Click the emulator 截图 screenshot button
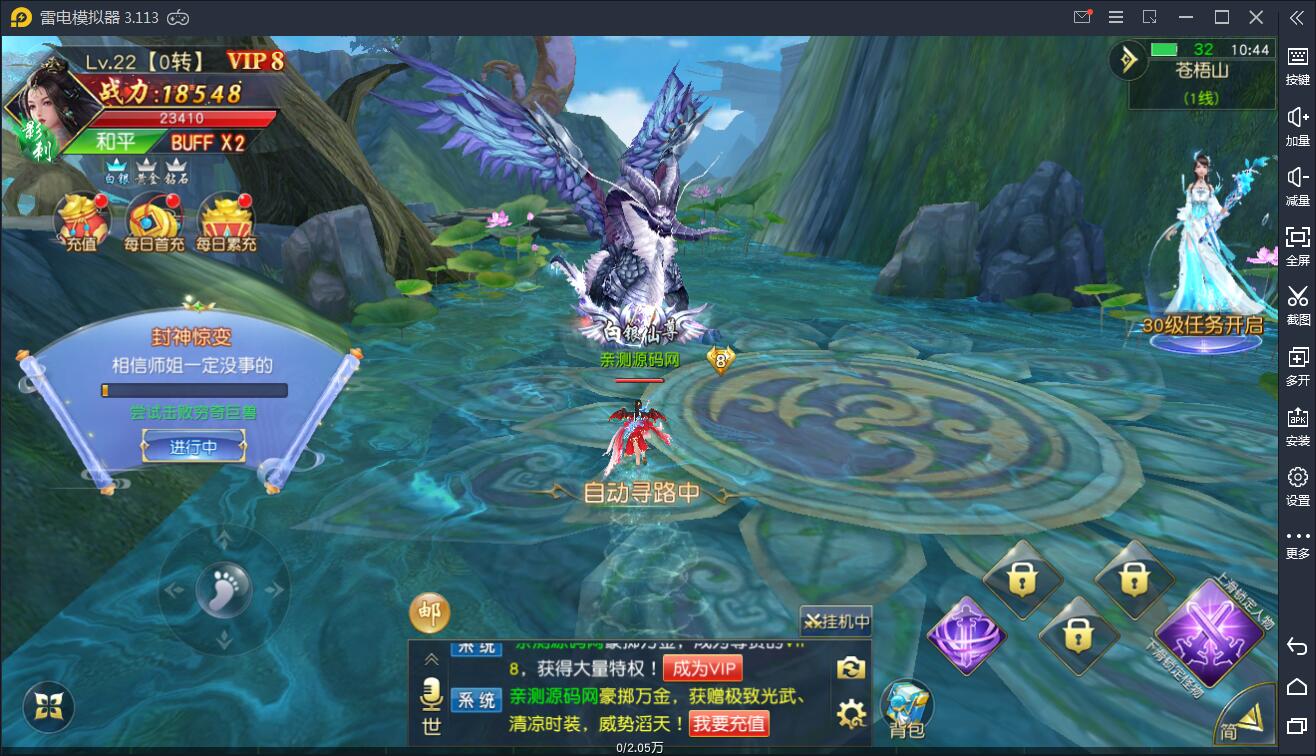The width and height of the screenshot is (1316, 756). pos(1297,304)
